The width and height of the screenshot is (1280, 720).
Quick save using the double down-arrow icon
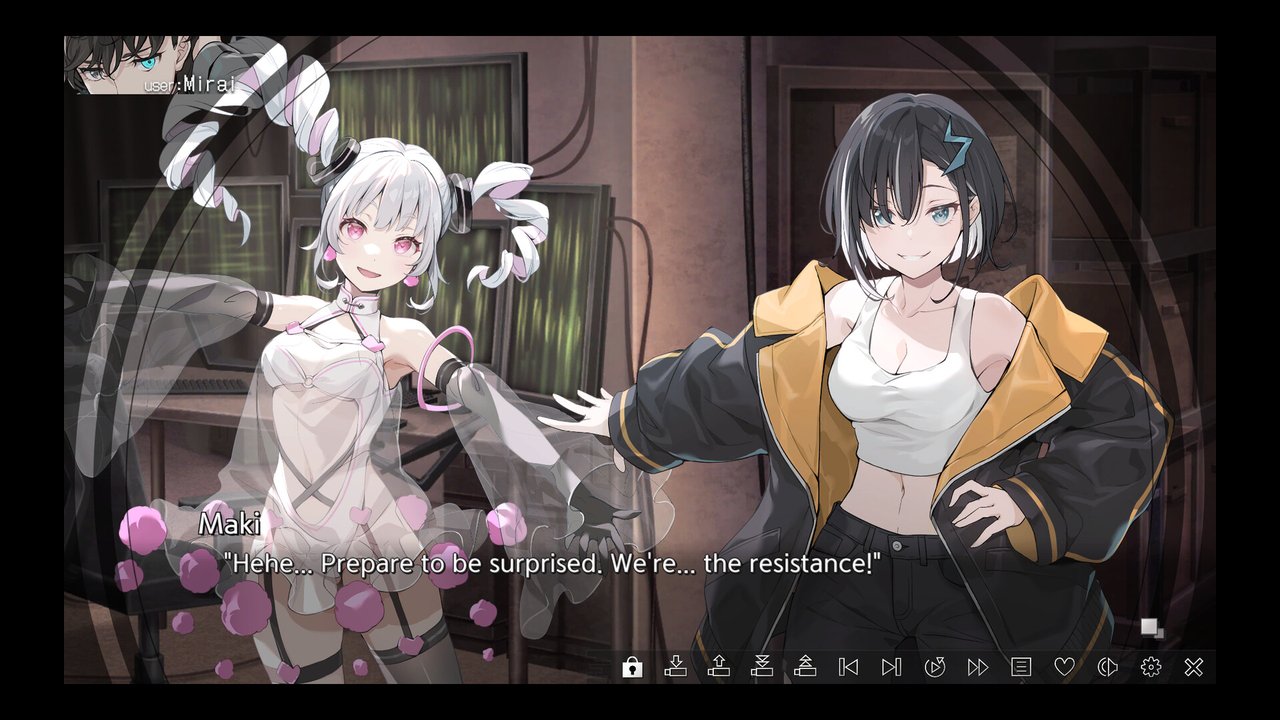[x=762, y=667]
